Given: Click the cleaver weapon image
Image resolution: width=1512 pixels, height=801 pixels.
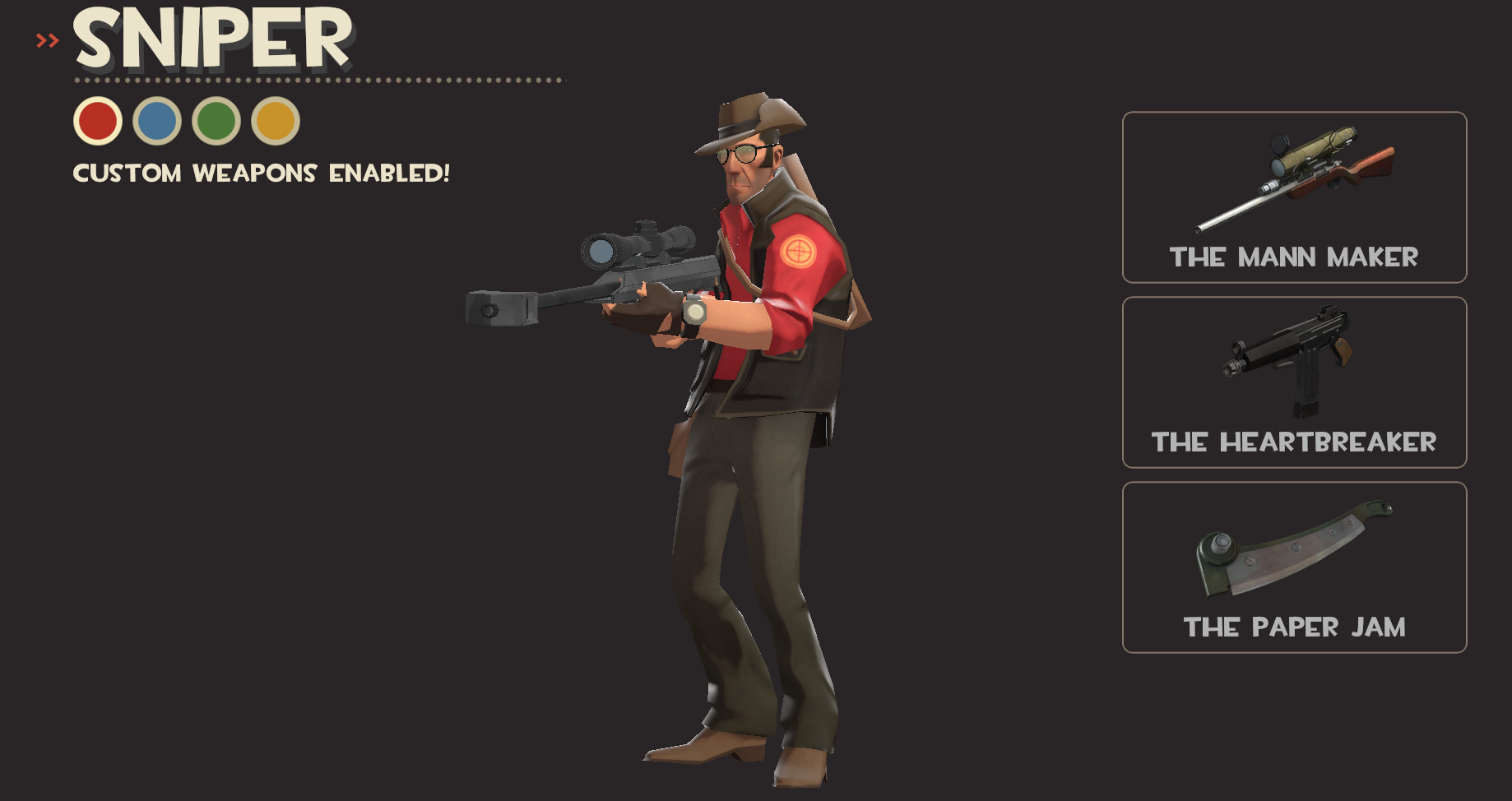Looking at the screenshot, I should 1296,551.
